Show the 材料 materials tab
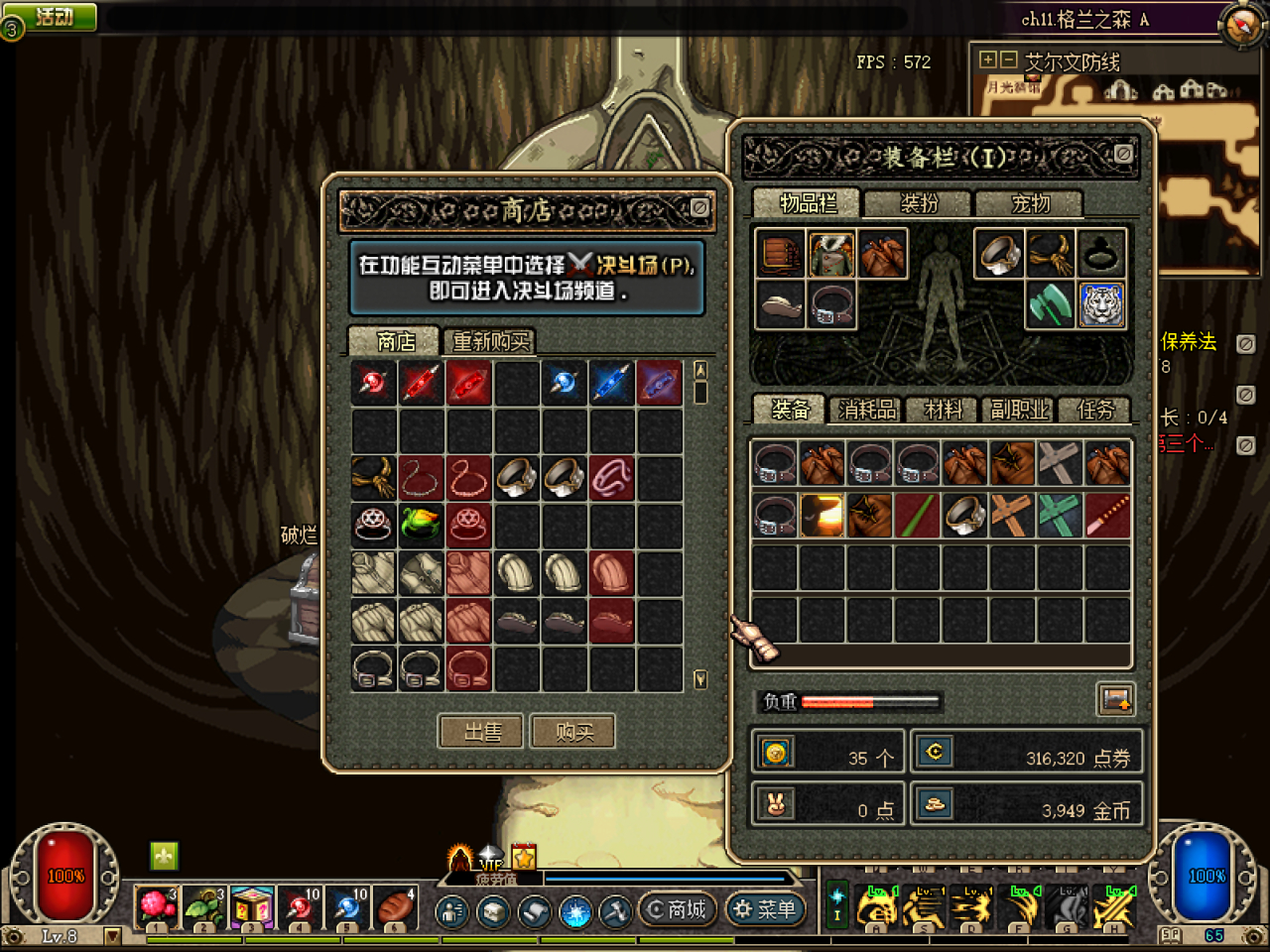 (943, 410)
